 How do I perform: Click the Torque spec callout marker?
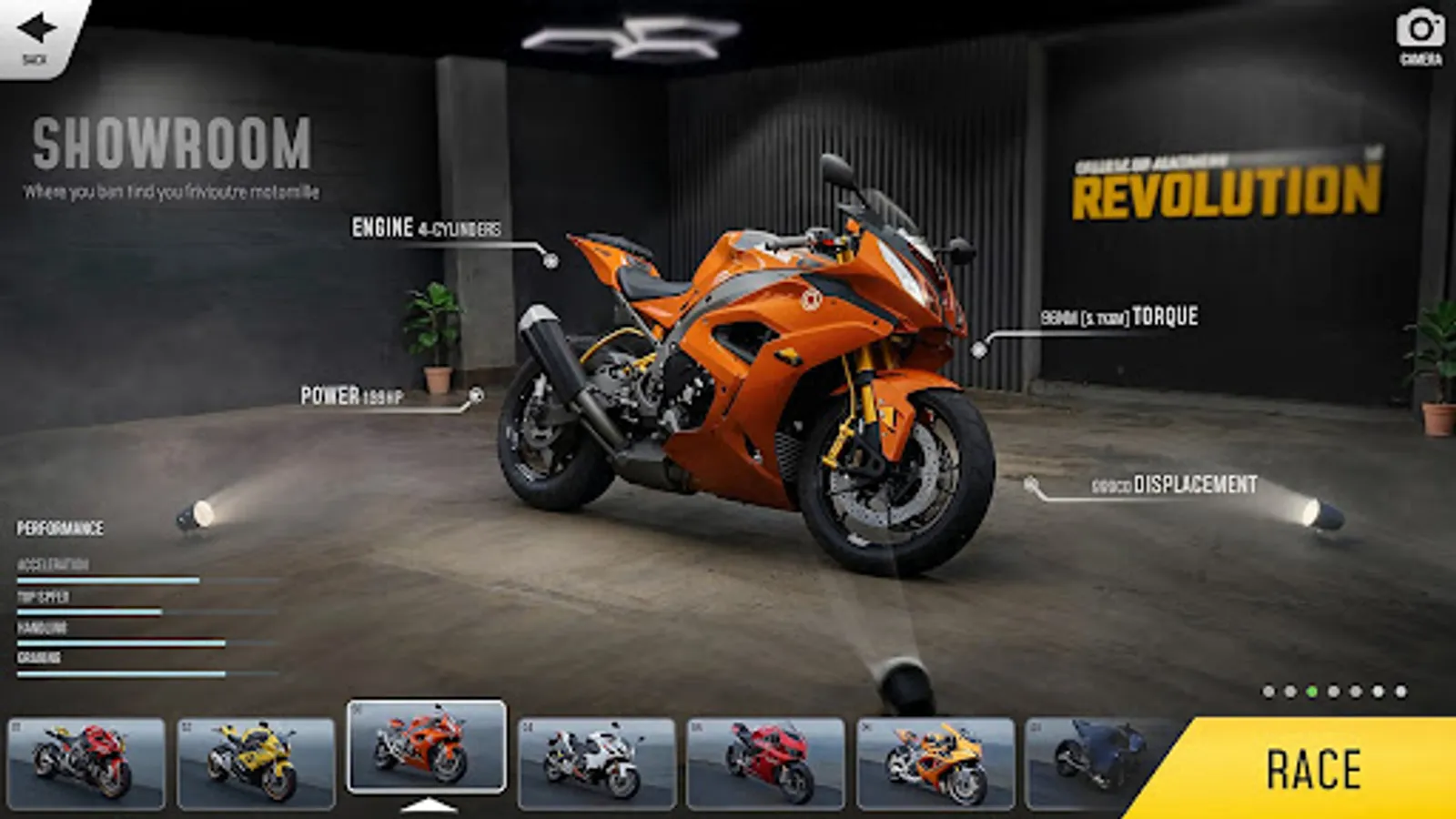979,349
